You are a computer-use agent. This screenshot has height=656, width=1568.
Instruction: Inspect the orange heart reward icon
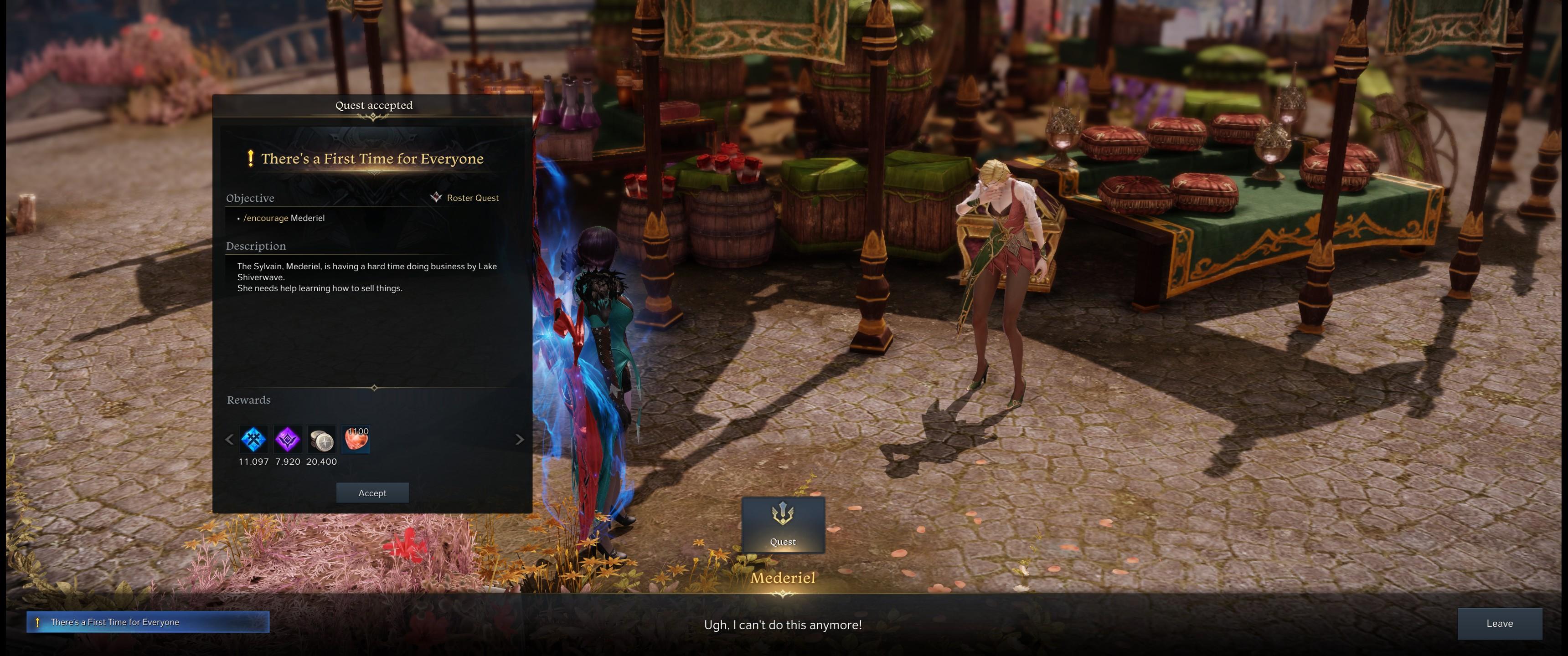coord(356,439)
